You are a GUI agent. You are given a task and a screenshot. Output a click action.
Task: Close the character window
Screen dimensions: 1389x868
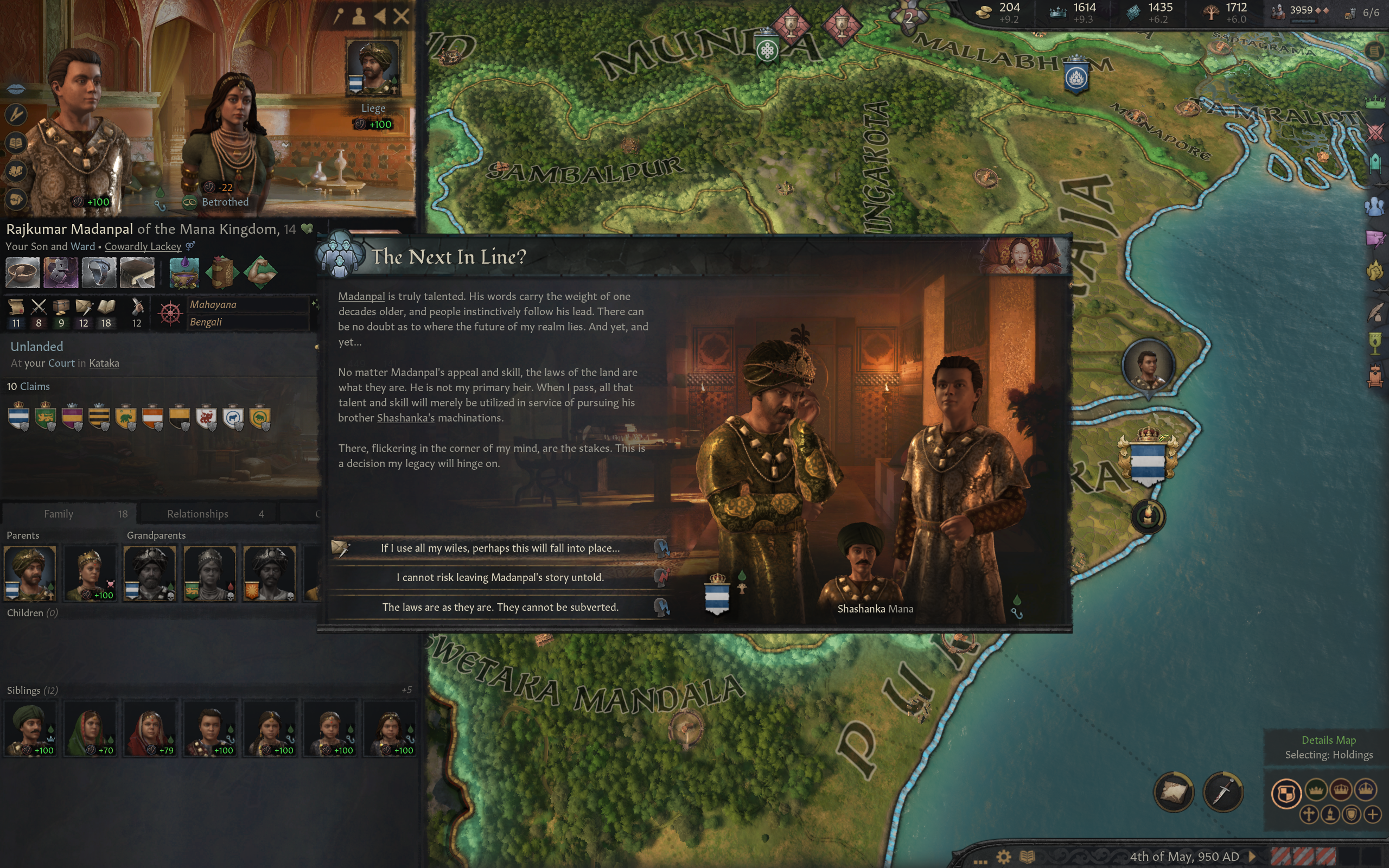402,16
